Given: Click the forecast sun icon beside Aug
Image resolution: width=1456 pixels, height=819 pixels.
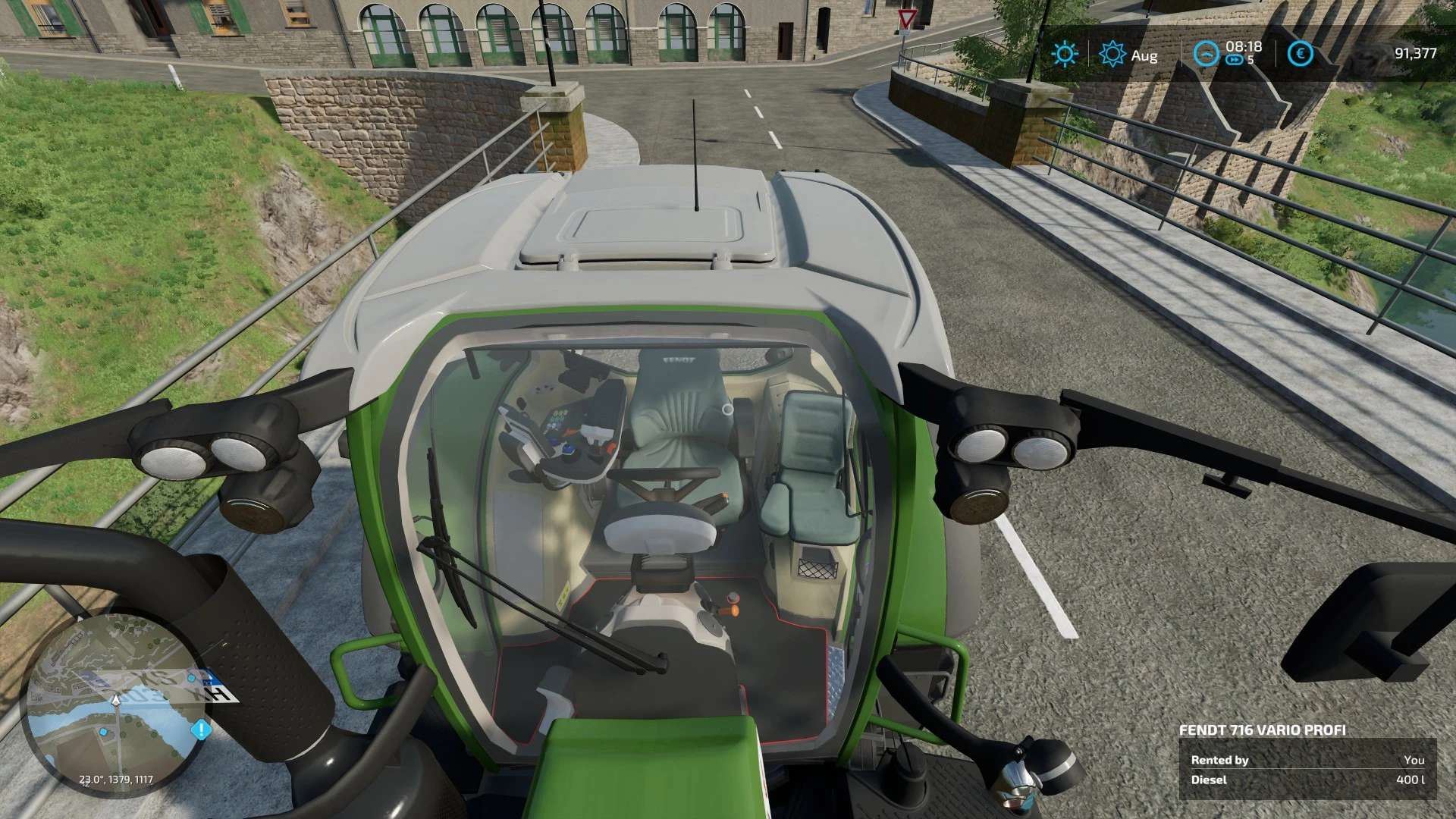Looking at the screenshot, I should coord(1112,54).
